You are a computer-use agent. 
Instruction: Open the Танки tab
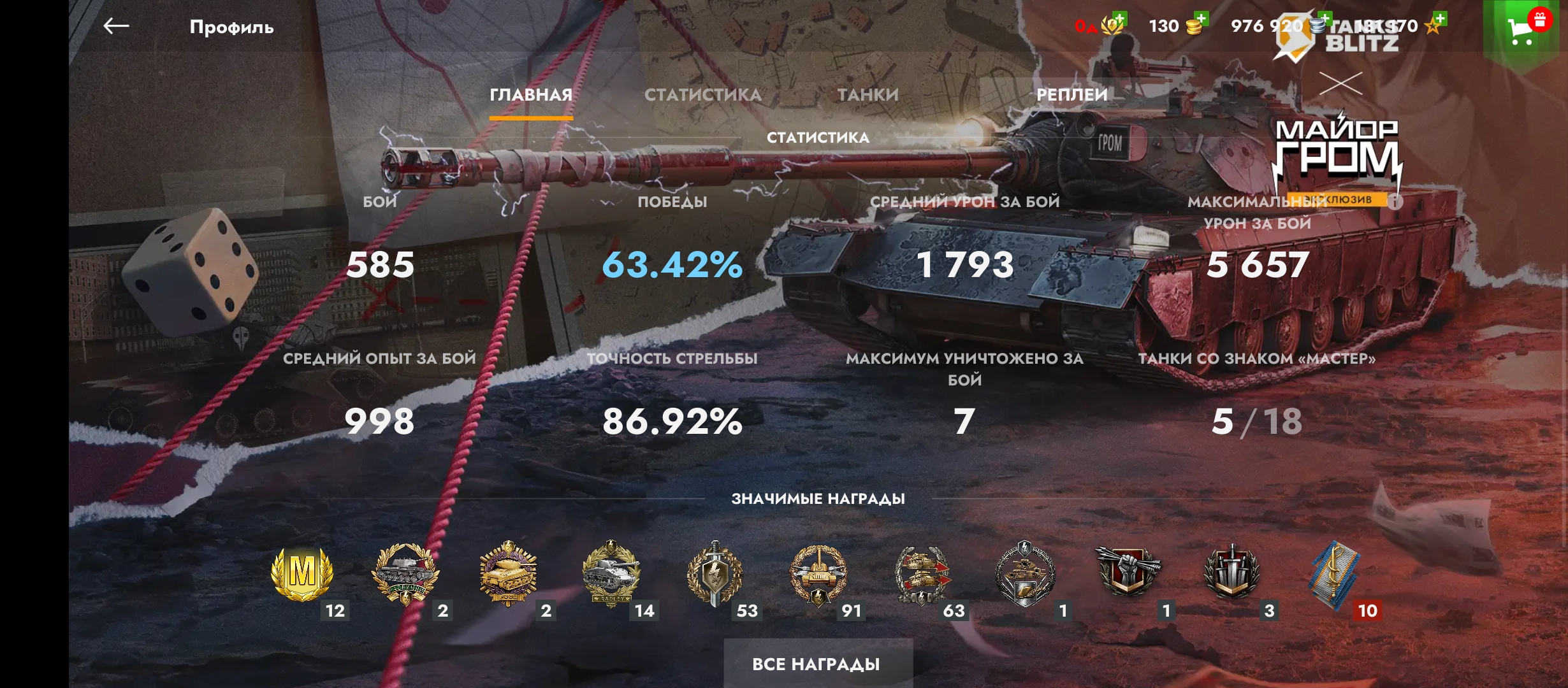(867, 95)
